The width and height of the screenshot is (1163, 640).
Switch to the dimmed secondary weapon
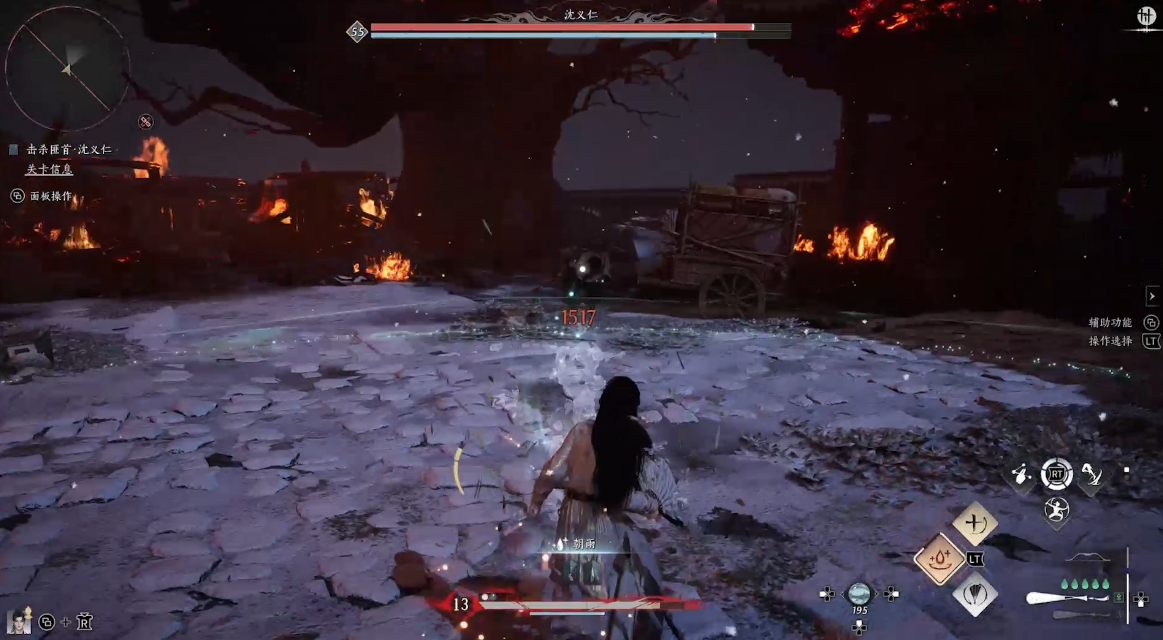tap(1081, 614)
